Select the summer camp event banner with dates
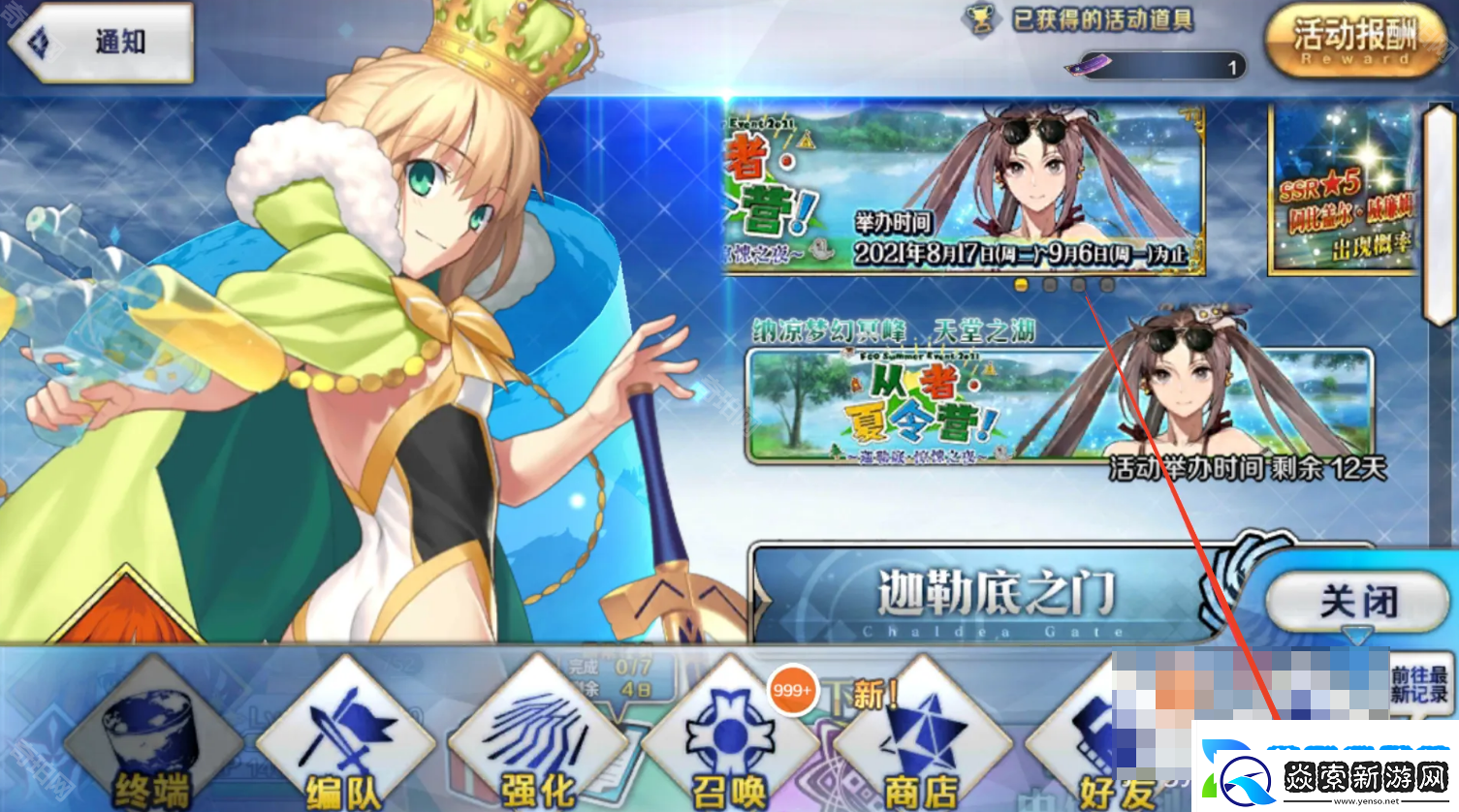 click(964, 189)
